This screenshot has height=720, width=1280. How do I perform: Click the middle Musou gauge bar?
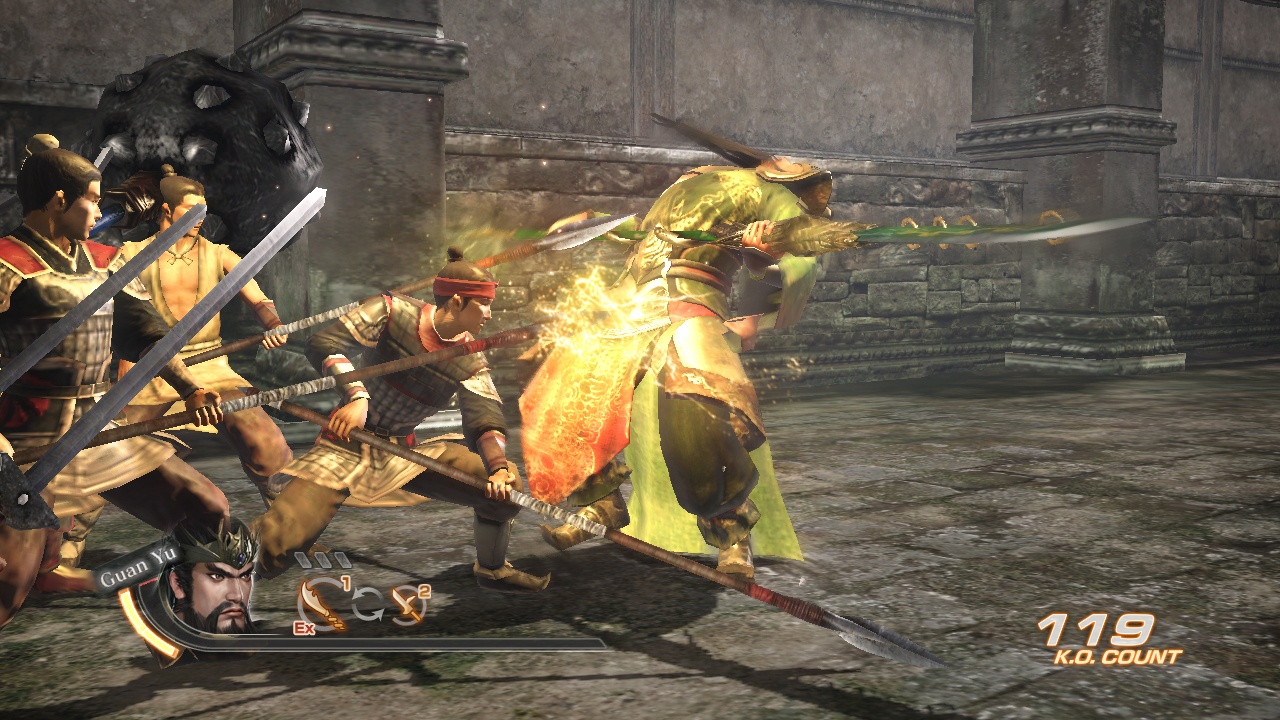322,559
